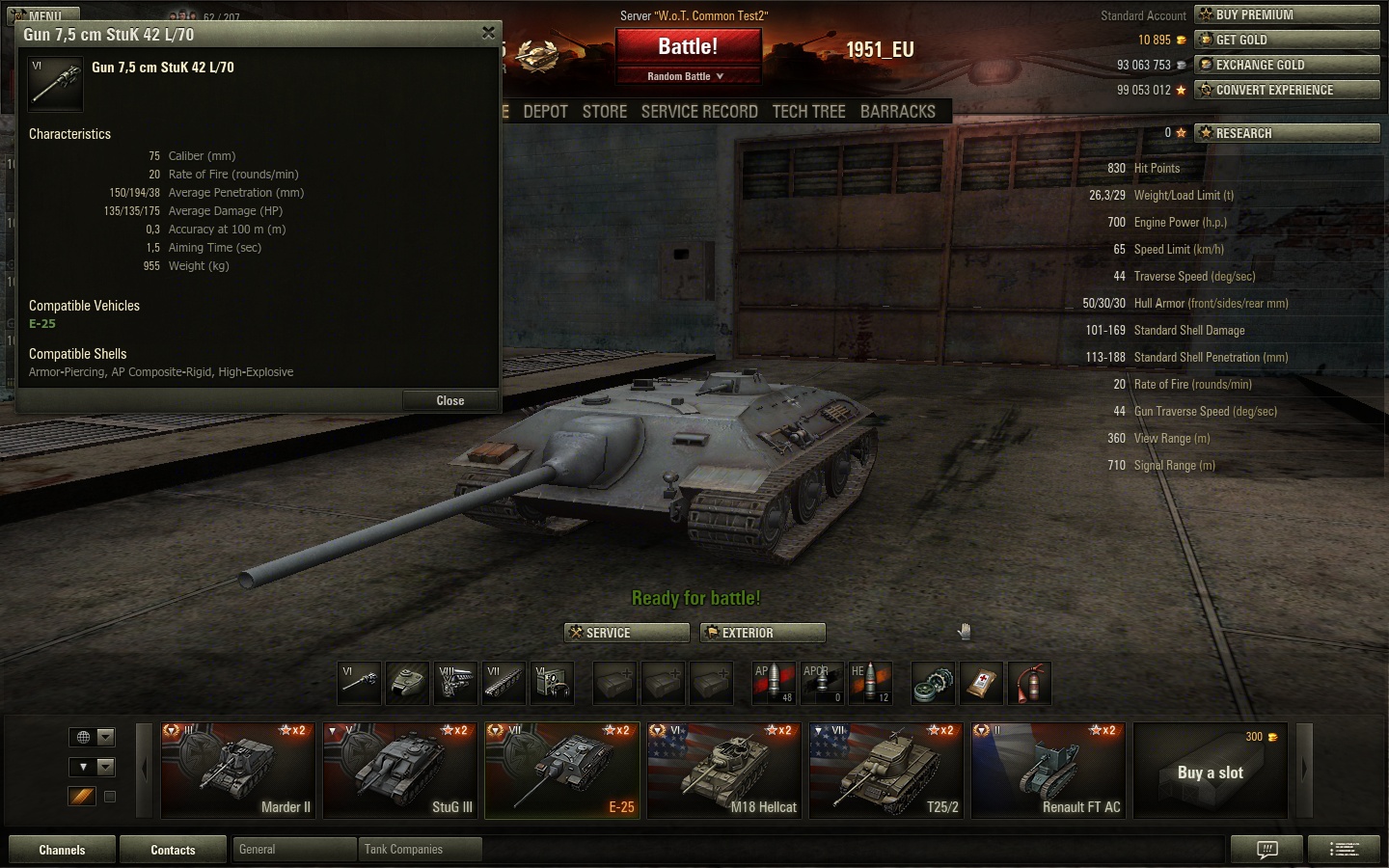Viewport: 1389px width, 868px height.
Task: Open Exchange Gold
Action: (x=1287, y=65)
